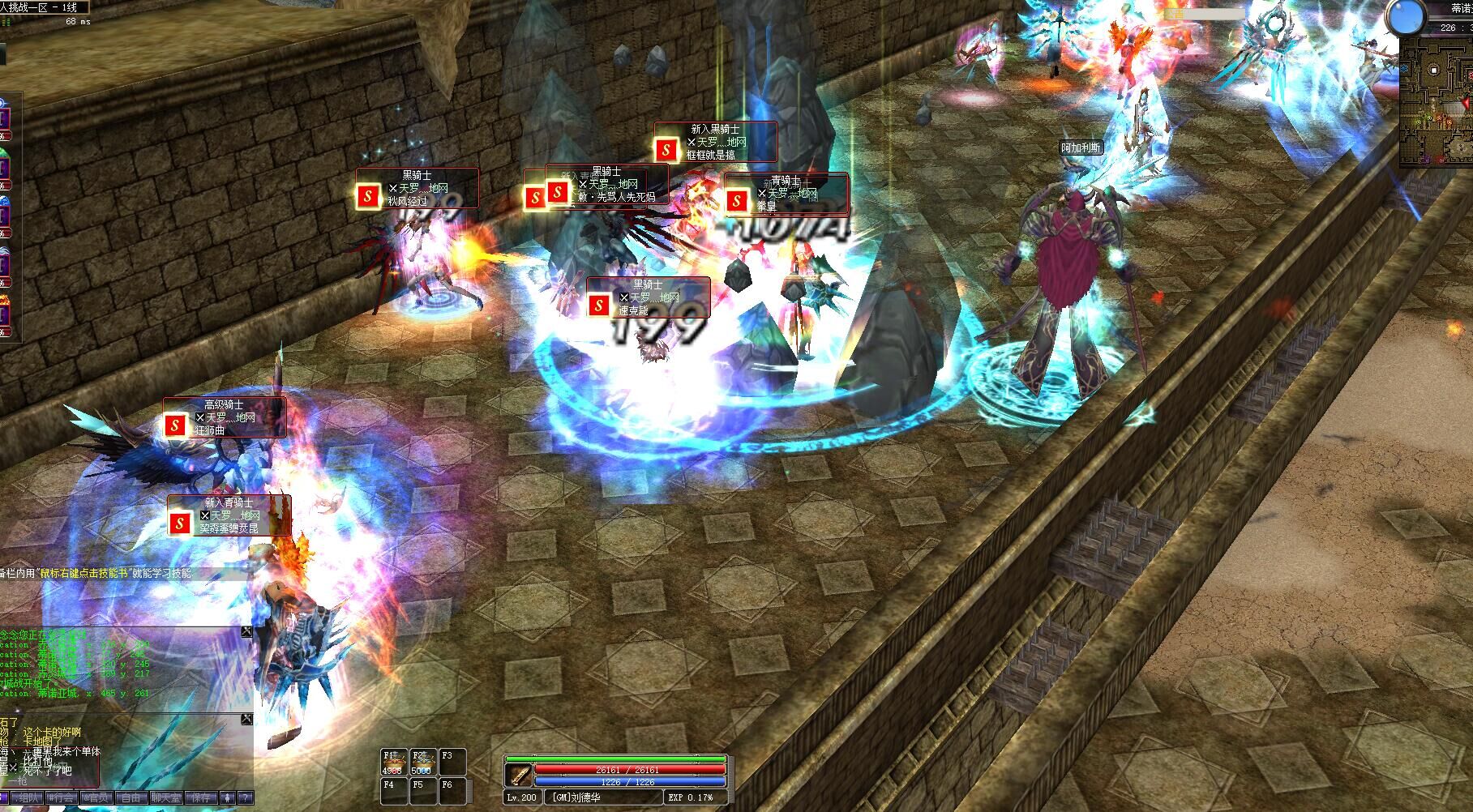Select the 官员 officer chat channel
This screenshot has width=1473, height=812.
(96, 798)
